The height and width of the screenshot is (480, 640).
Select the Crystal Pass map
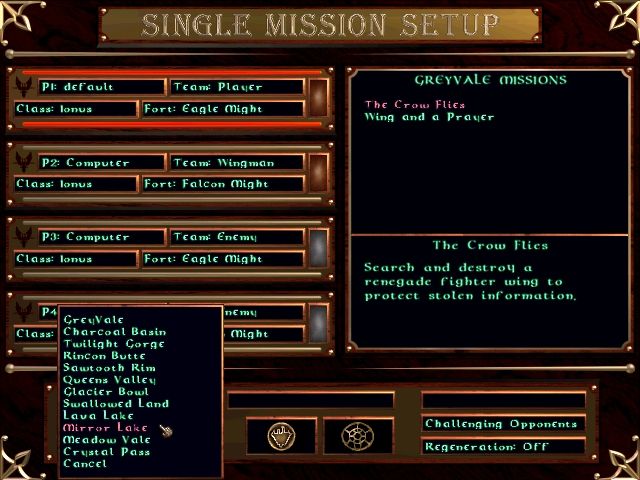tap(106, 452)
